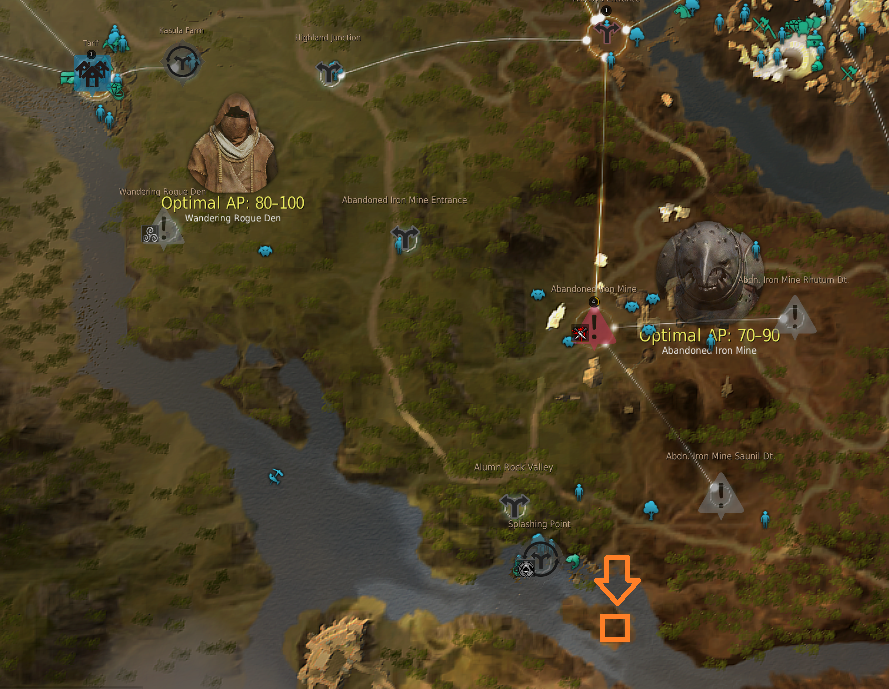
Task: Click the Wandering Rogue Den danger node
Action: [166, 231]
